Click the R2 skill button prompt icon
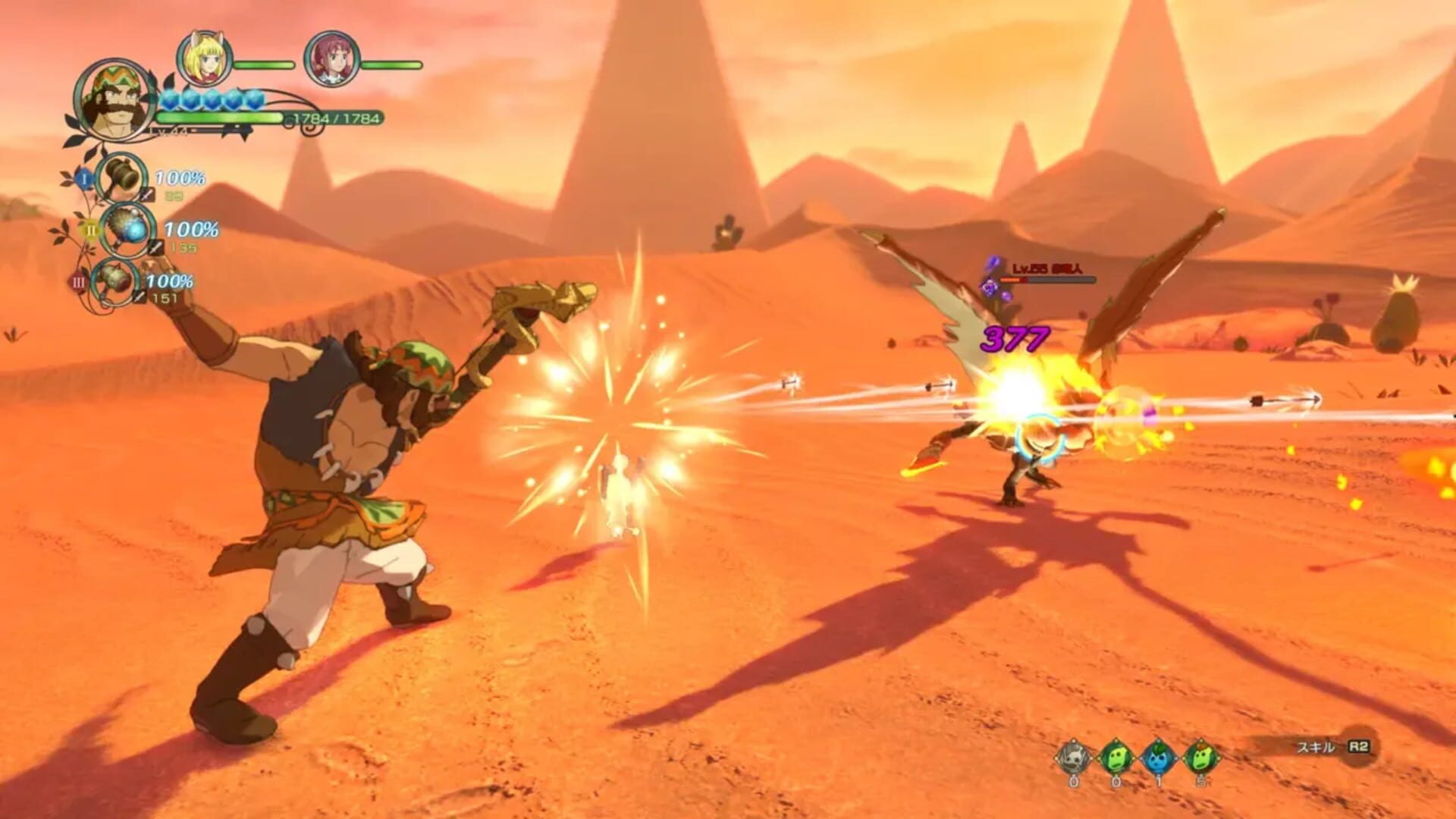 point(1359,747)
